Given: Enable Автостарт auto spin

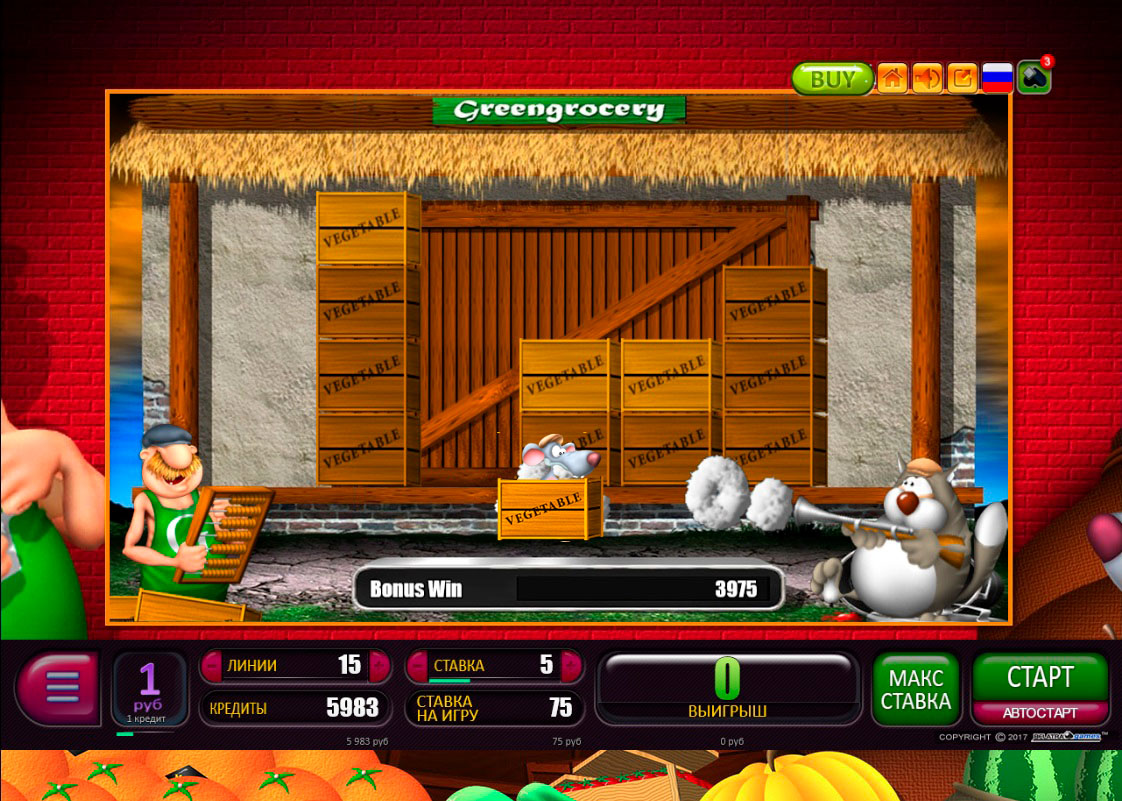Looking at the screenshot, I should tap(1040, 713).
